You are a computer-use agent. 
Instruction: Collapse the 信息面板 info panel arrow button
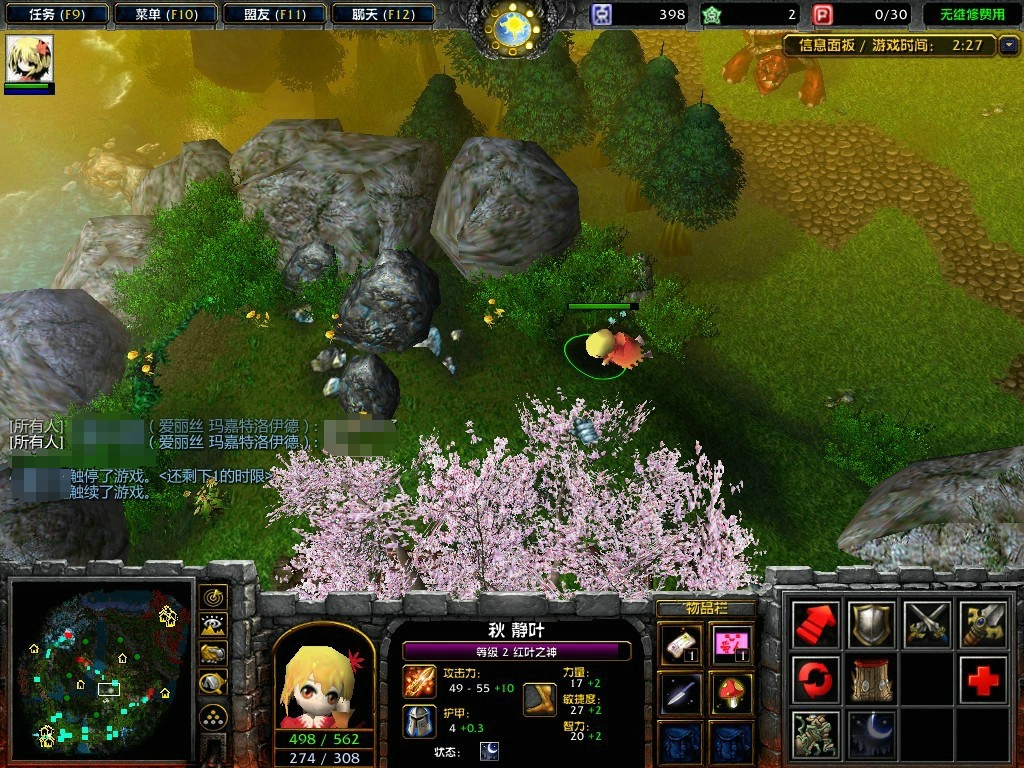(x=1008, y=45)
